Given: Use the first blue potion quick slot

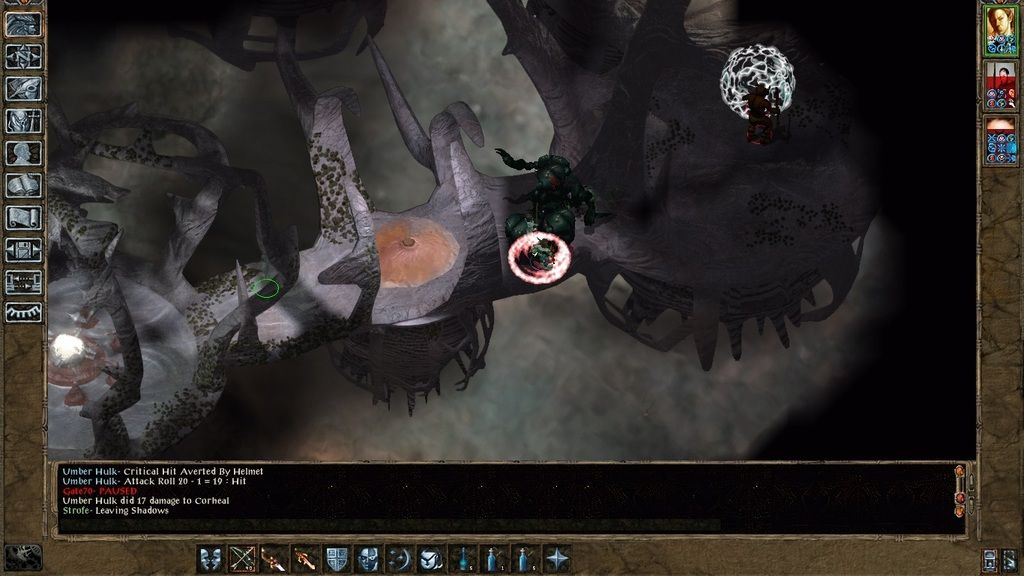Looking at the screenshot, I should pyautogui.click(x=463, y=559).
